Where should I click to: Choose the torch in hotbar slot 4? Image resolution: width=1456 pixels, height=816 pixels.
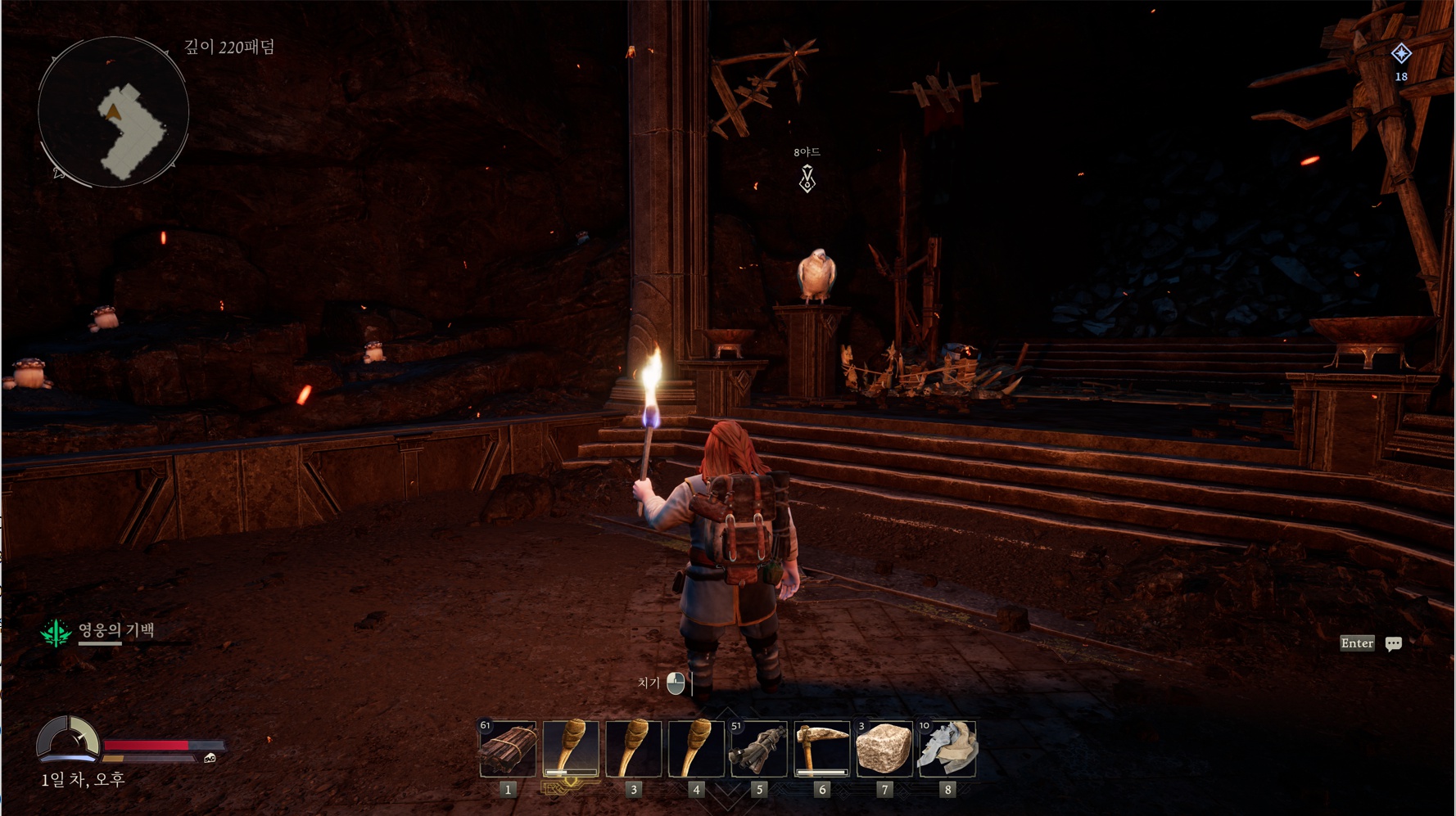point(696,748)
